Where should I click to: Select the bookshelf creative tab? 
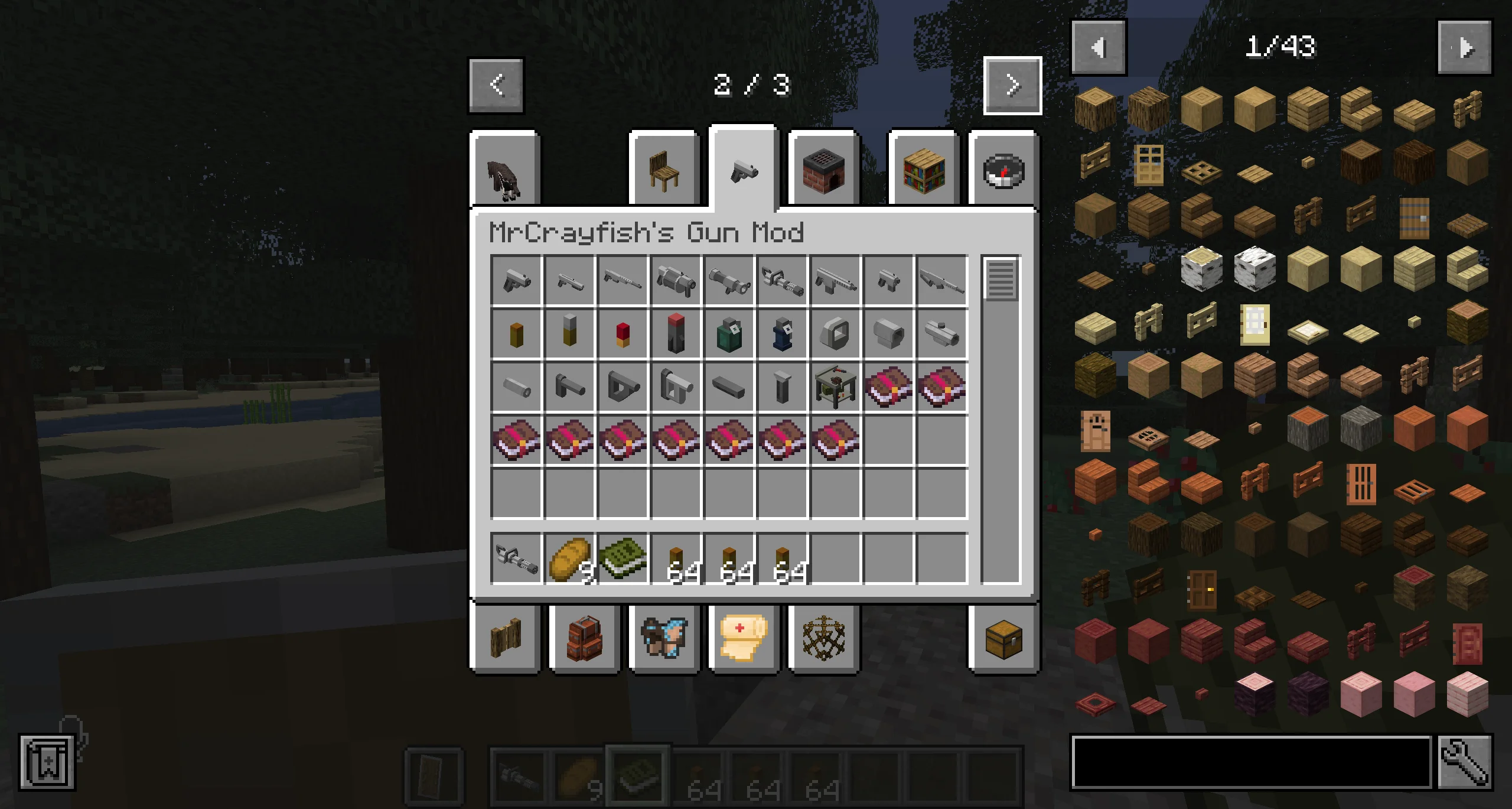tap(924, 170)
